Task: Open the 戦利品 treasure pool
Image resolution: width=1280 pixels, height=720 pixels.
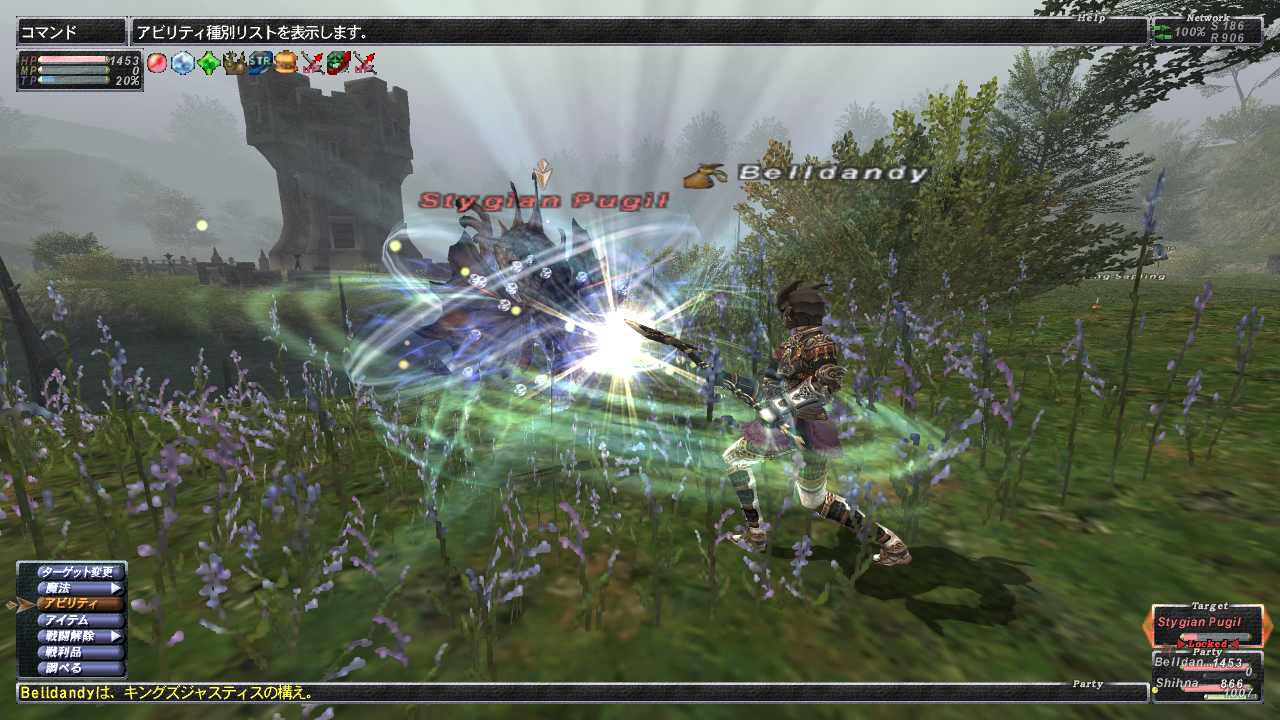Action: 80,652
